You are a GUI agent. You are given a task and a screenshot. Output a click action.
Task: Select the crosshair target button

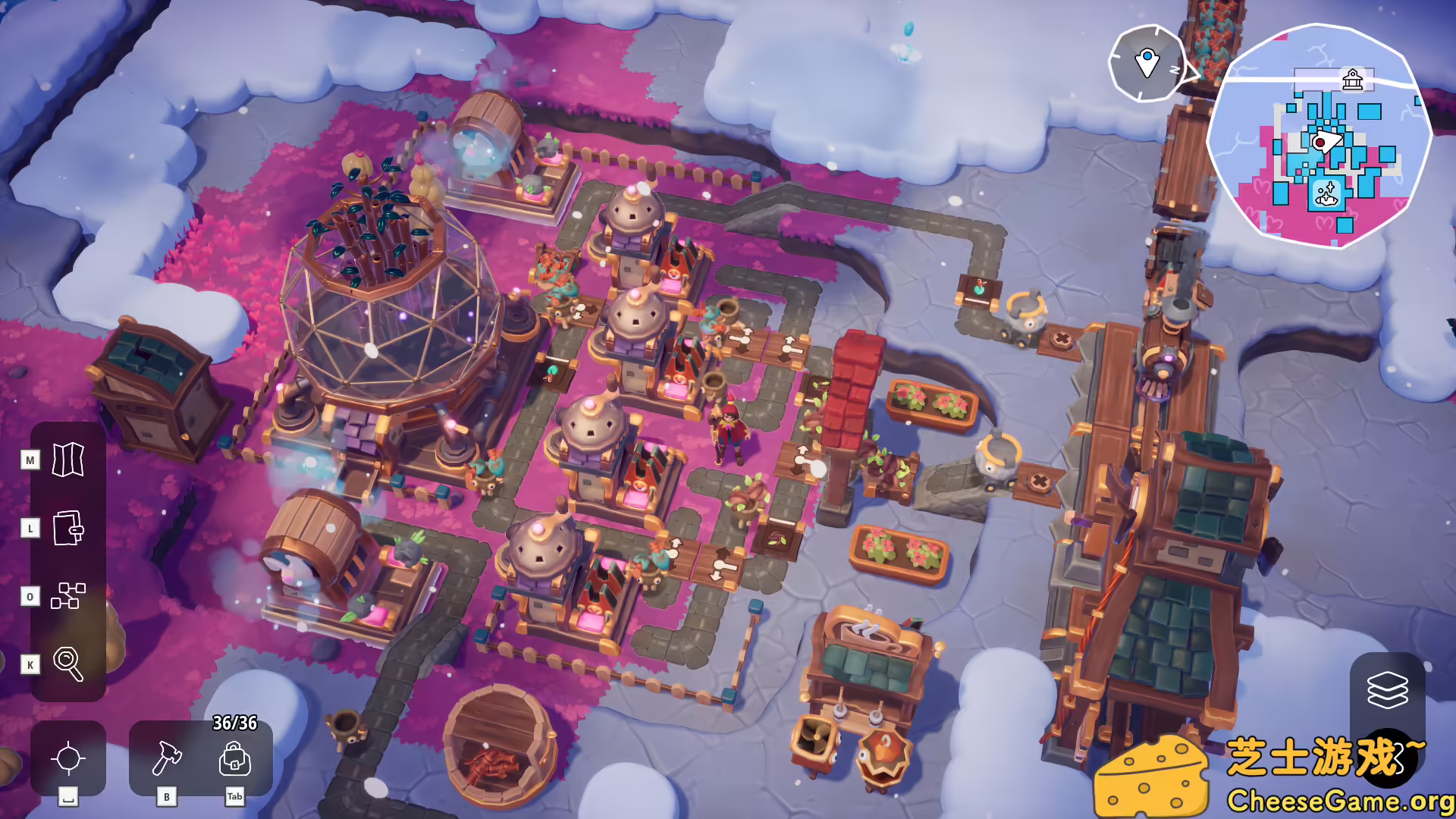point(68,758)
